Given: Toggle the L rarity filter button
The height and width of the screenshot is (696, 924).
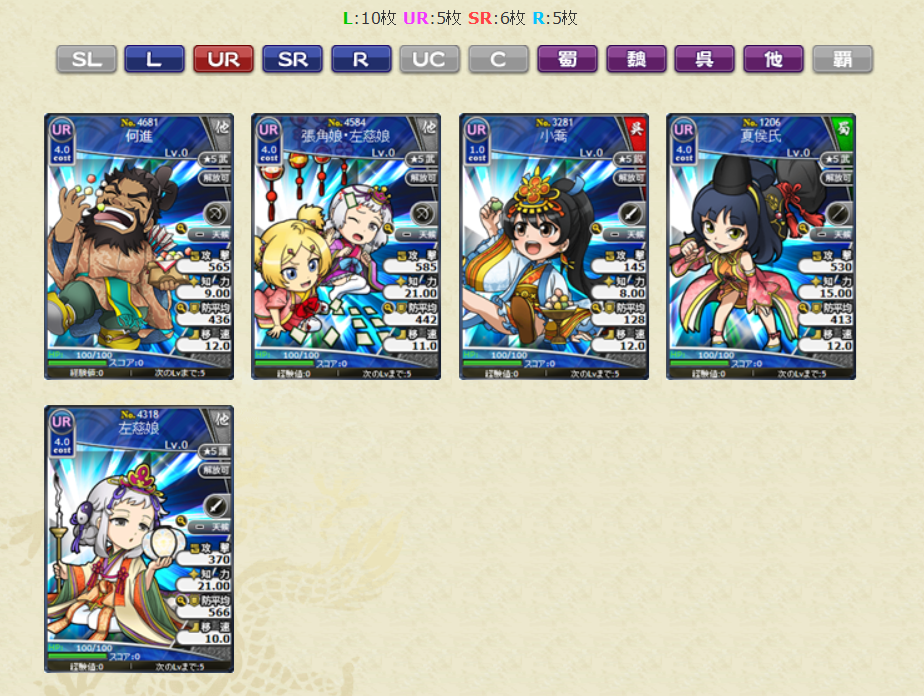Looking at the screenshot, I should pyautogui.click(x=154, y=59).
